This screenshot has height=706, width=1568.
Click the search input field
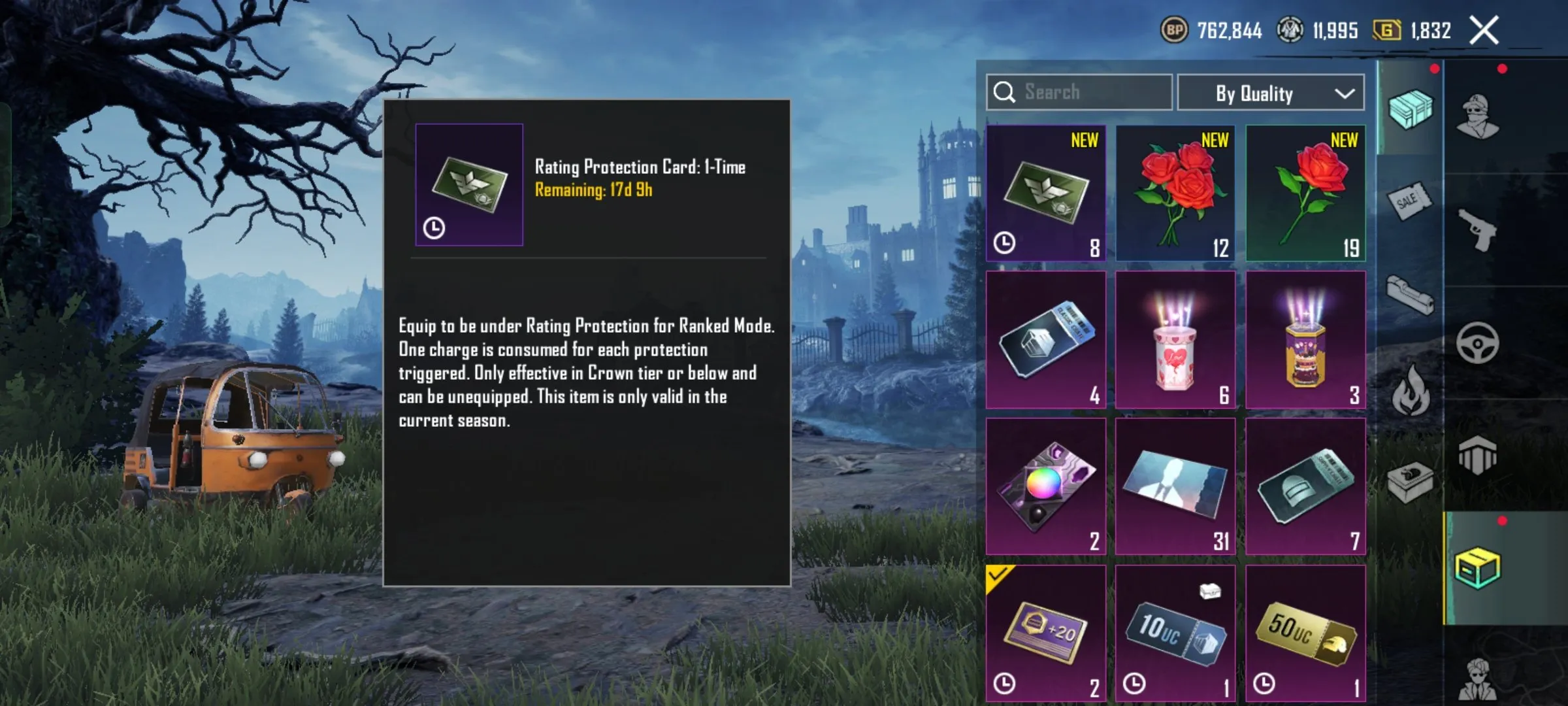pyautogui.click(x=1078, y=93)
